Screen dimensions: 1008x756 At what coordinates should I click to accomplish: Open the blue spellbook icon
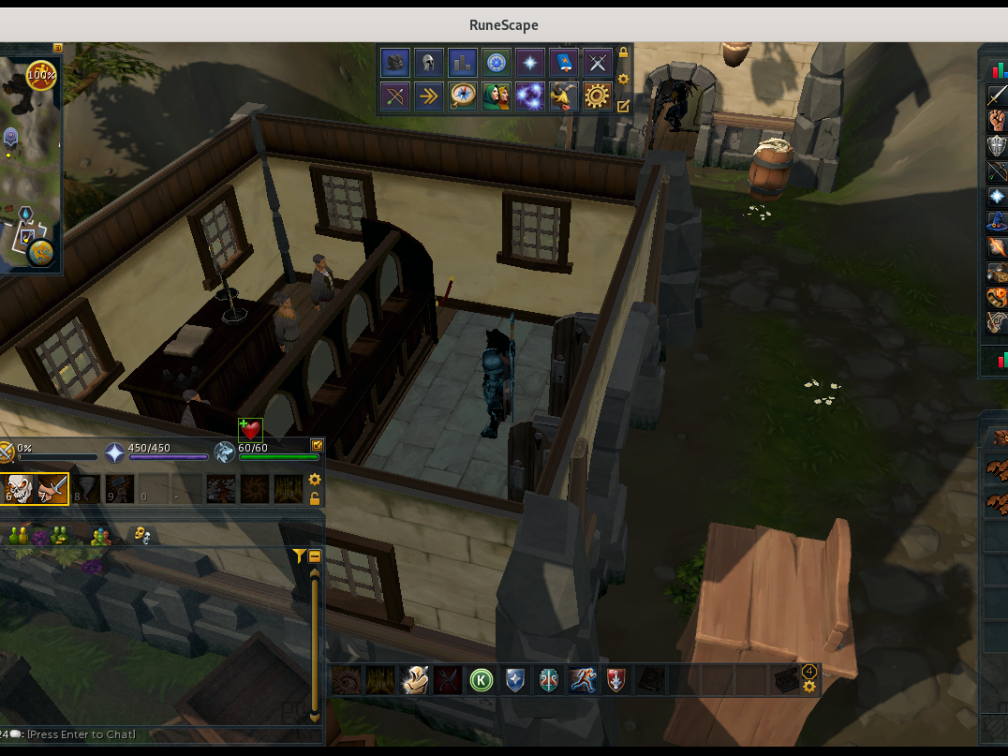point(564,62)
